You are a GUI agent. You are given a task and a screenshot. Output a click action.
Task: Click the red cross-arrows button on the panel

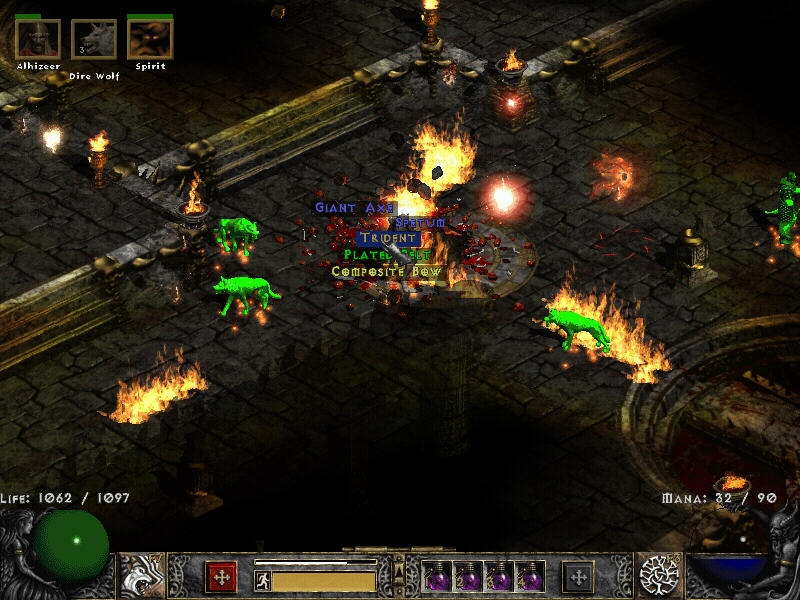pos(221,577)
